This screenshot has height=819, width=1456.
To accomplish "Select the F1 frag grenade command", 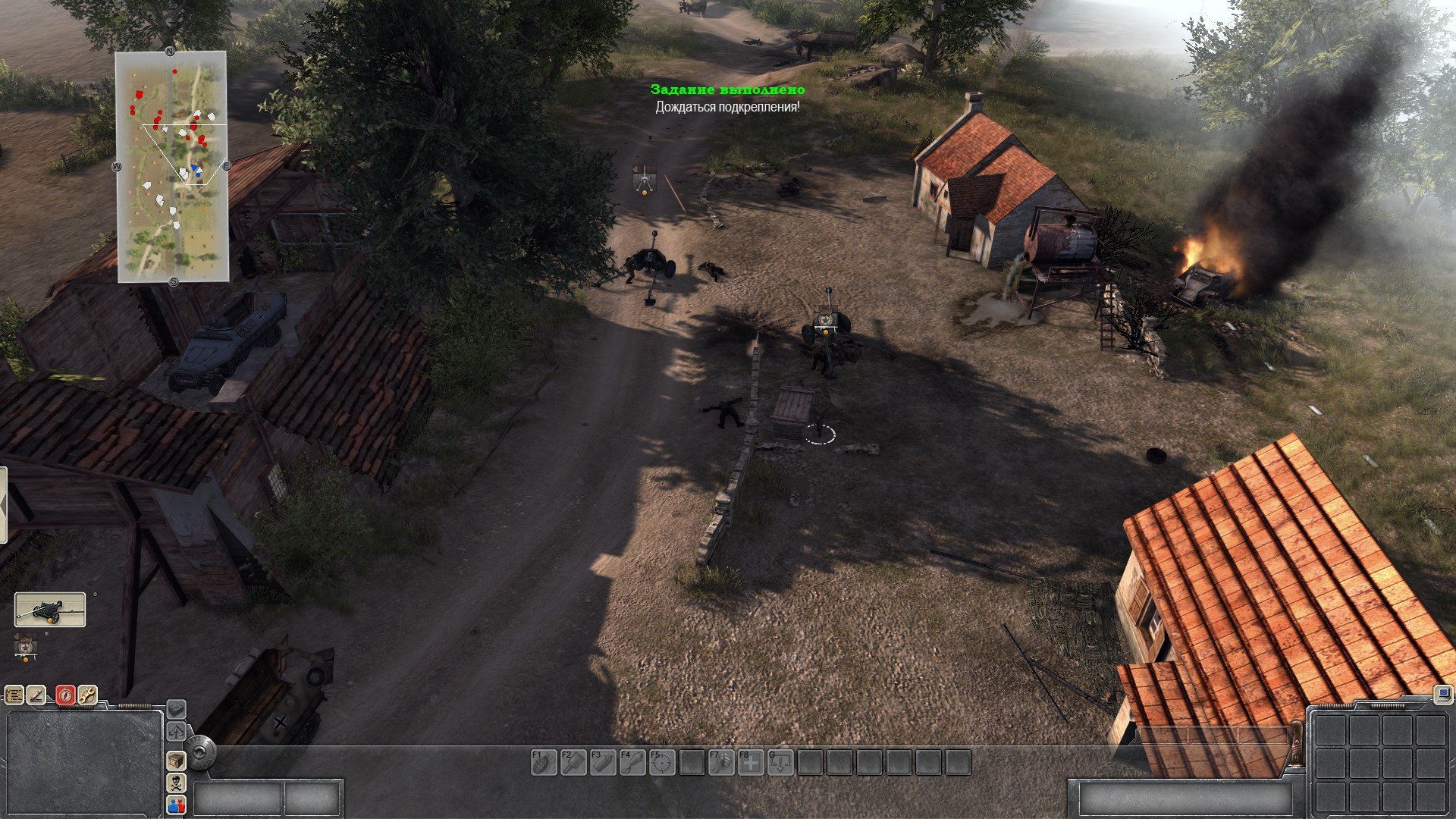I will [x=543, y=762].
